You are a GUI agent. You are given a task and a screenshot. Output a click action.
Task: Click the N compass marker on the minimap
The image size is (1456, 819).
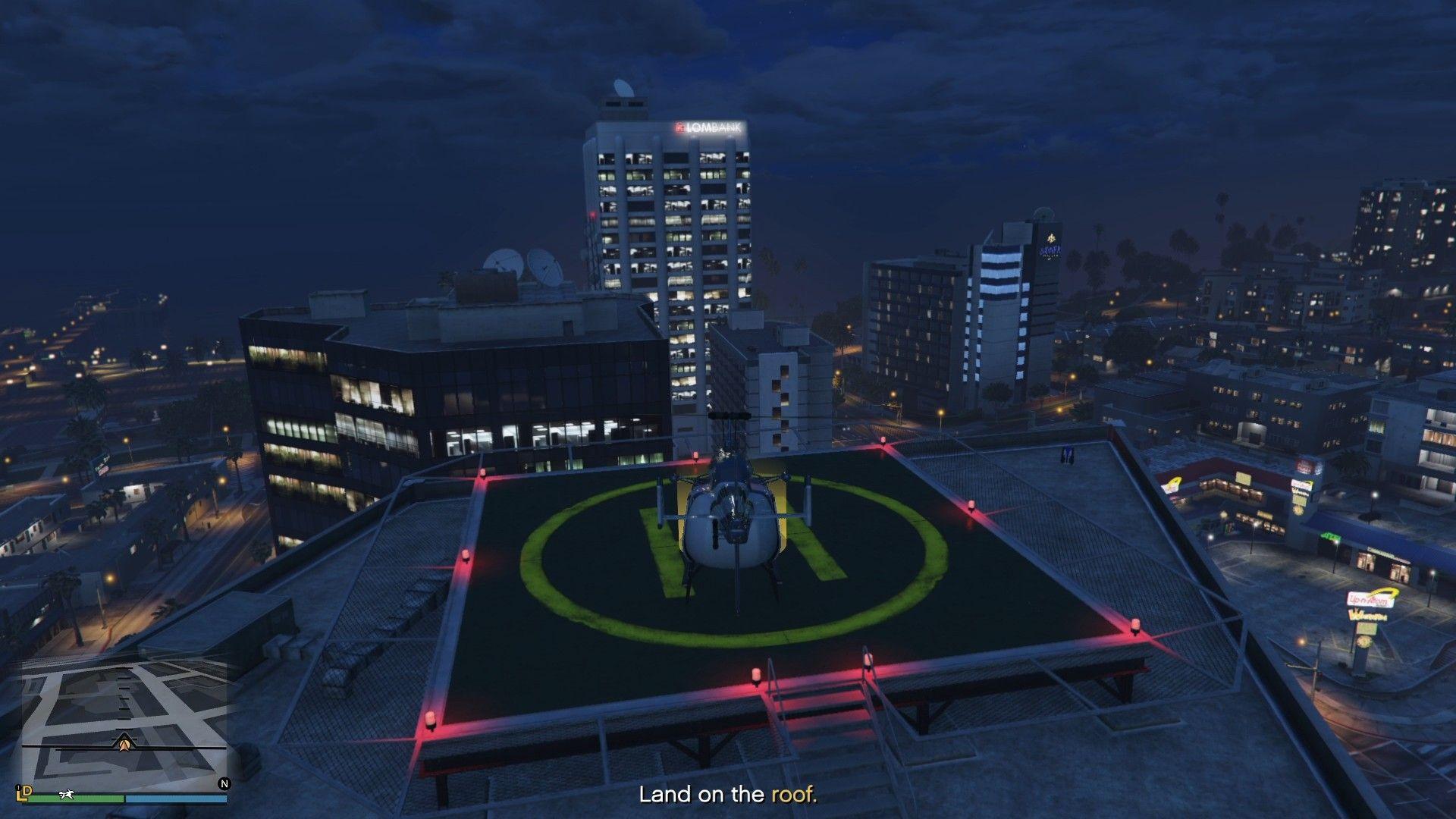(224, 784)
